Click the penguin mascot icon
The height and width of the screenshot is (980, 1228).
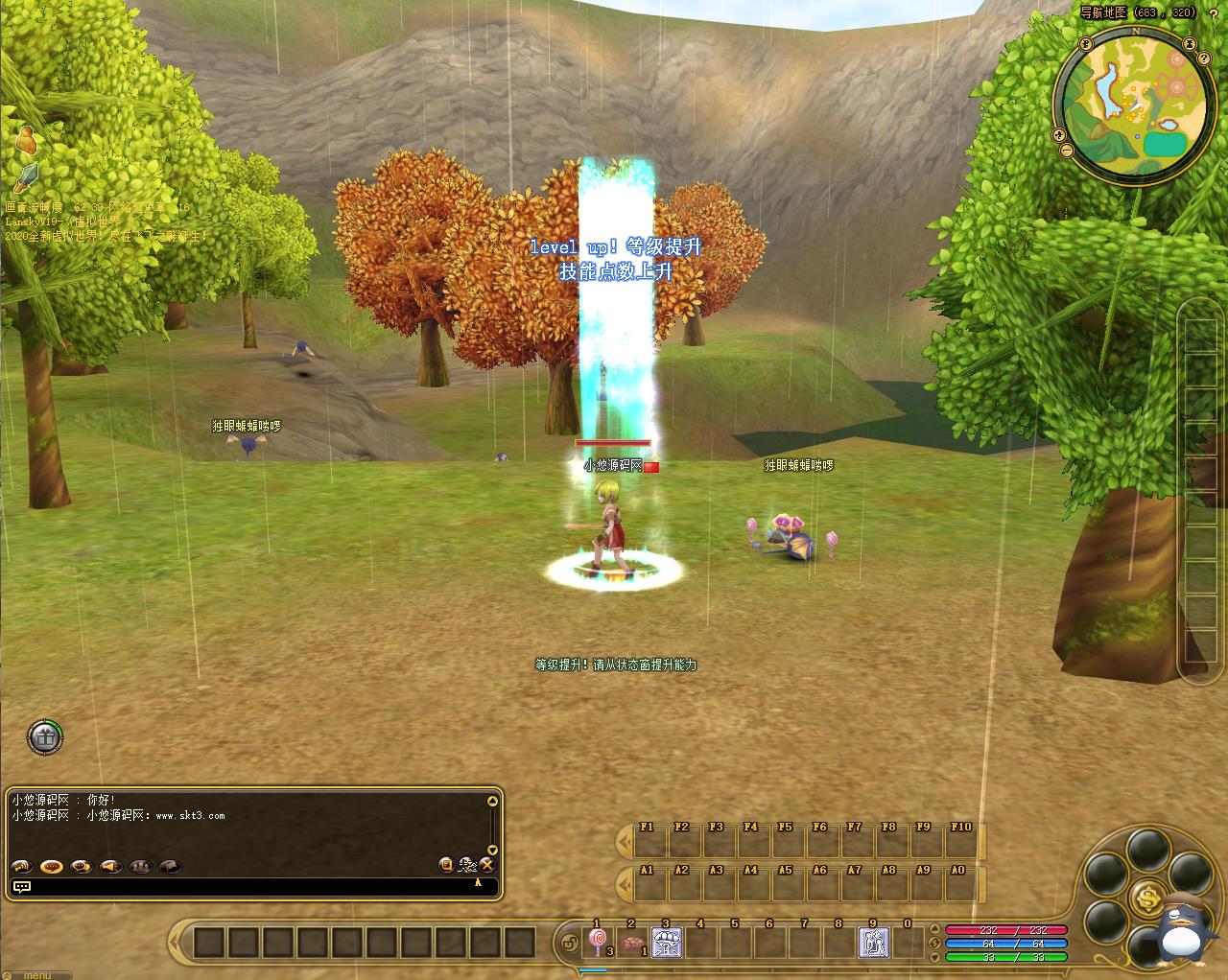(x=1184, y=927)
